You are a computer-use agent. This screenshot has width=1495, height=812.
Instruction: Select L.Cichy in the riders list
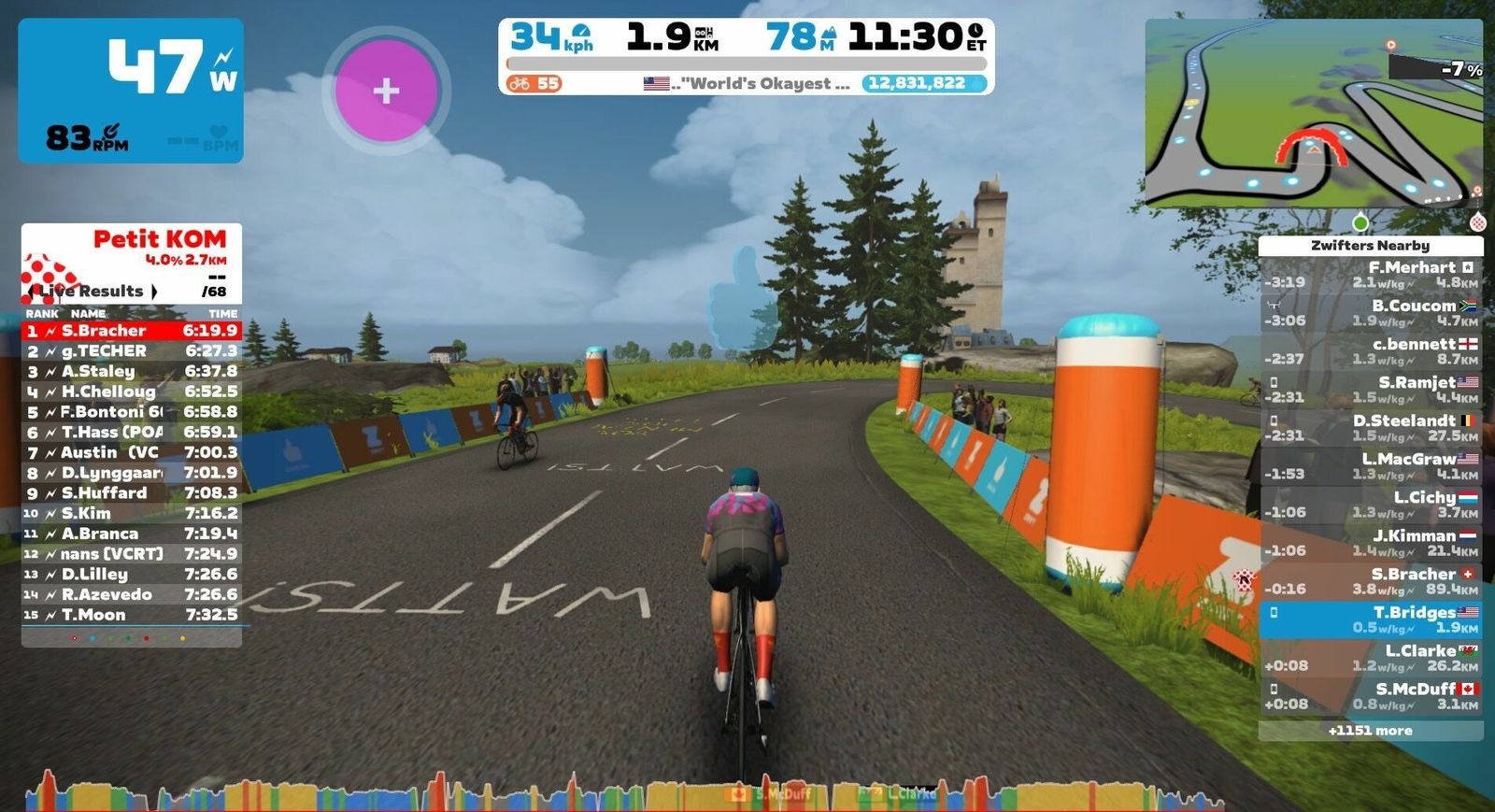click(1370, 505)
